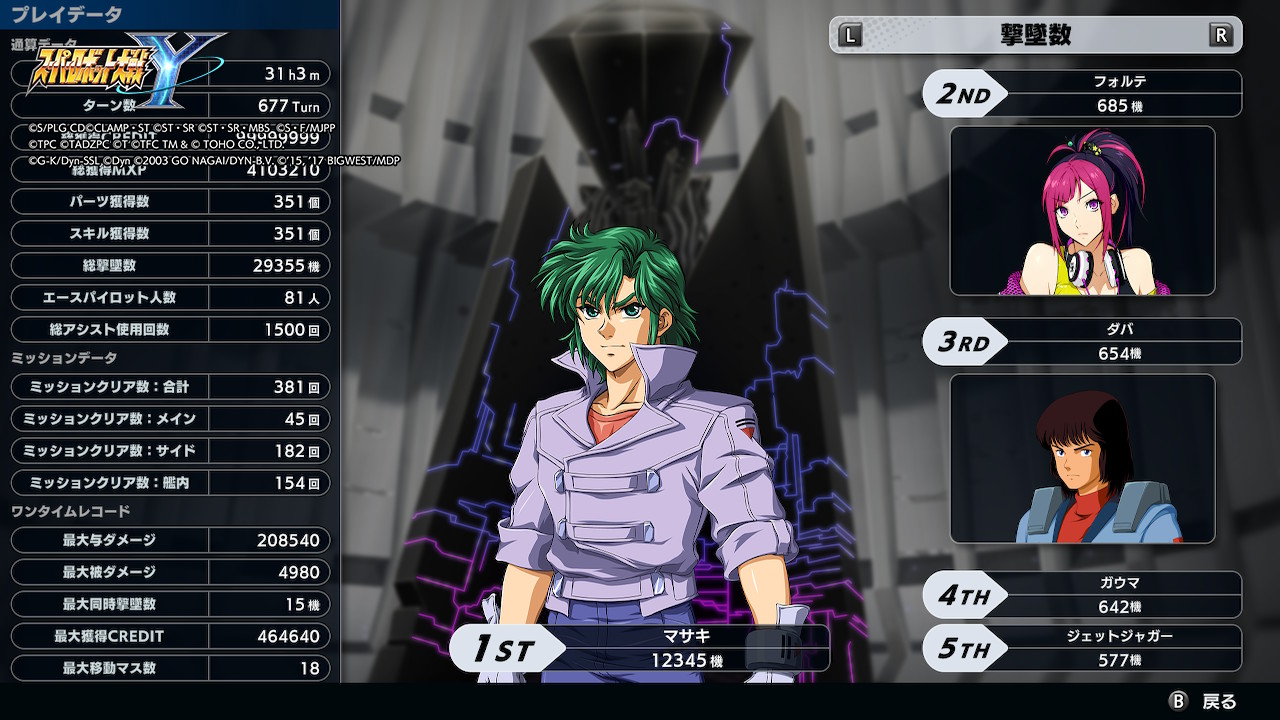Select 2nd place row フォルテ
The height and width of the screenshot is (720, 1280).
pyautogui.click(x=1082, y=94)
